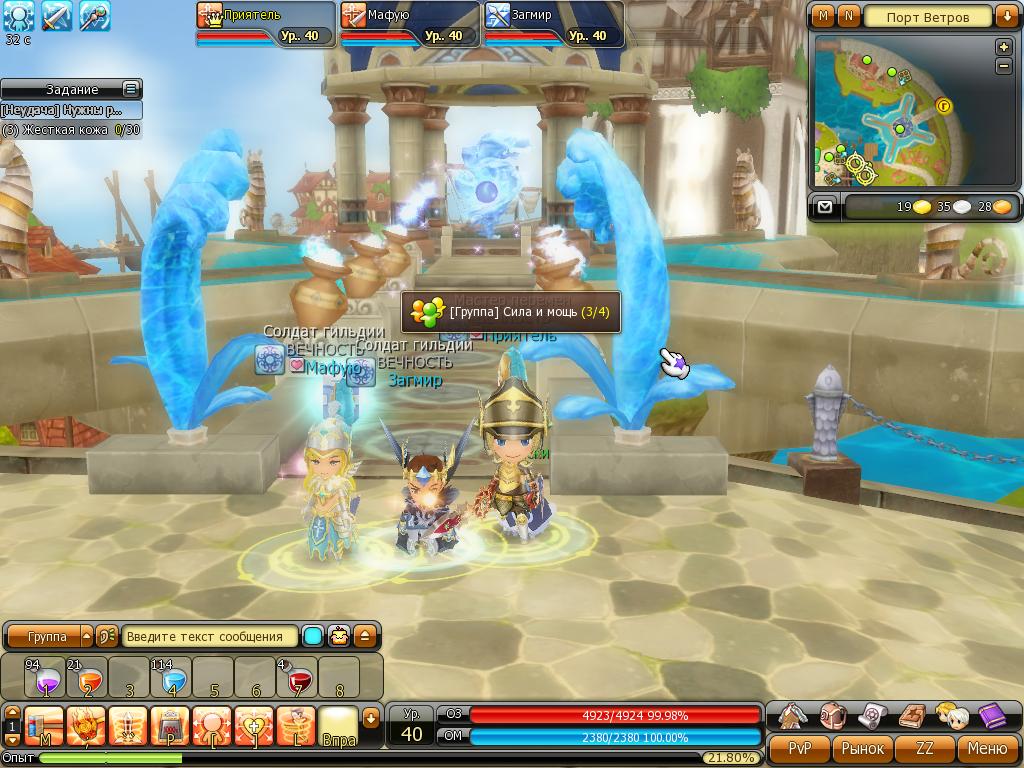Open the friends icon with two faces
1024x768 pixels.
point(951,716)
